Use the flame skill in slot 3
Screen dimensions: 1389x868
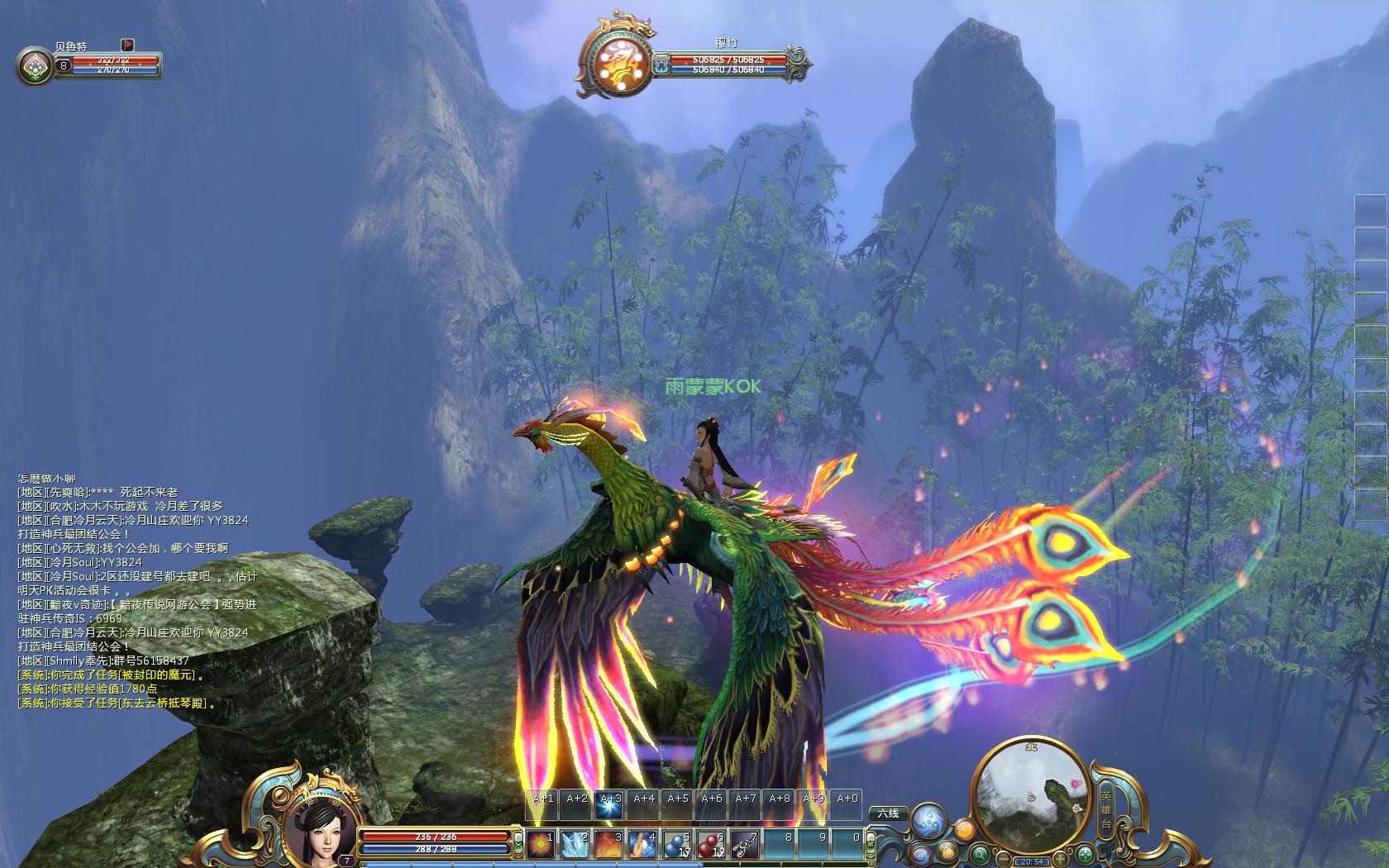click(x=610, y=844)
